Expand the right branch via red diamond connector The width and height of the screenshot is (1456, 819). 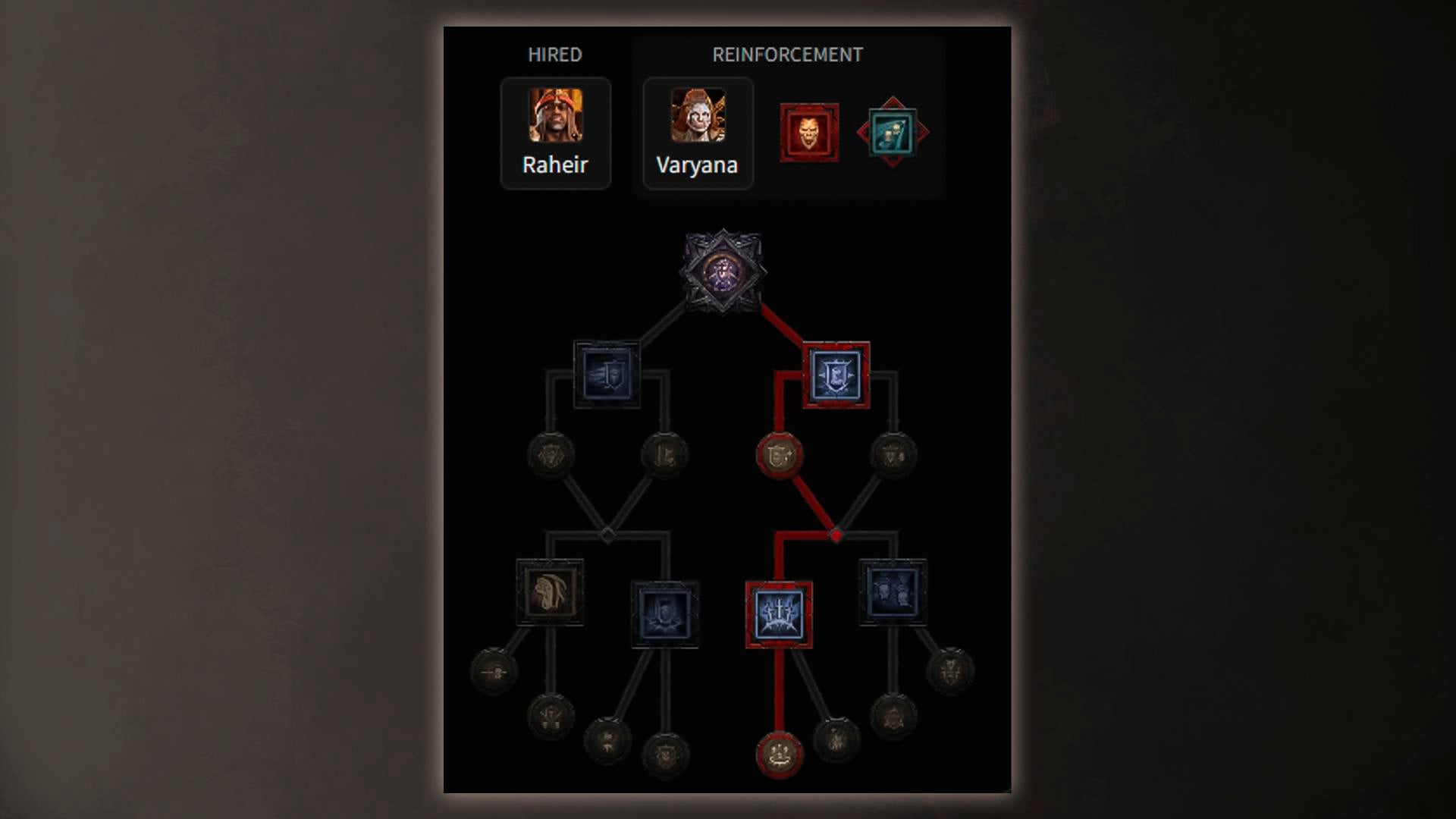838,533
